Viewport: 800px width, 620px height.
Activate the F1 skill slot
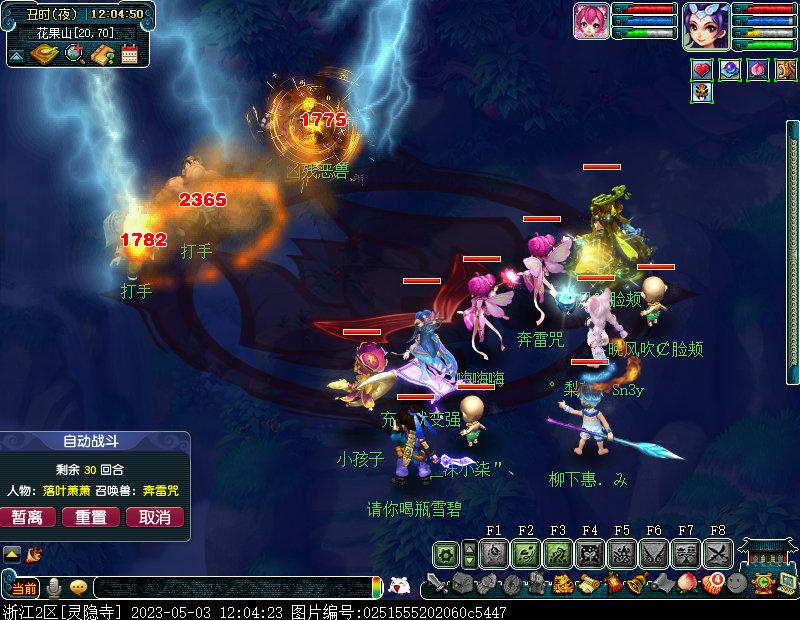click(x=494, y=553)
